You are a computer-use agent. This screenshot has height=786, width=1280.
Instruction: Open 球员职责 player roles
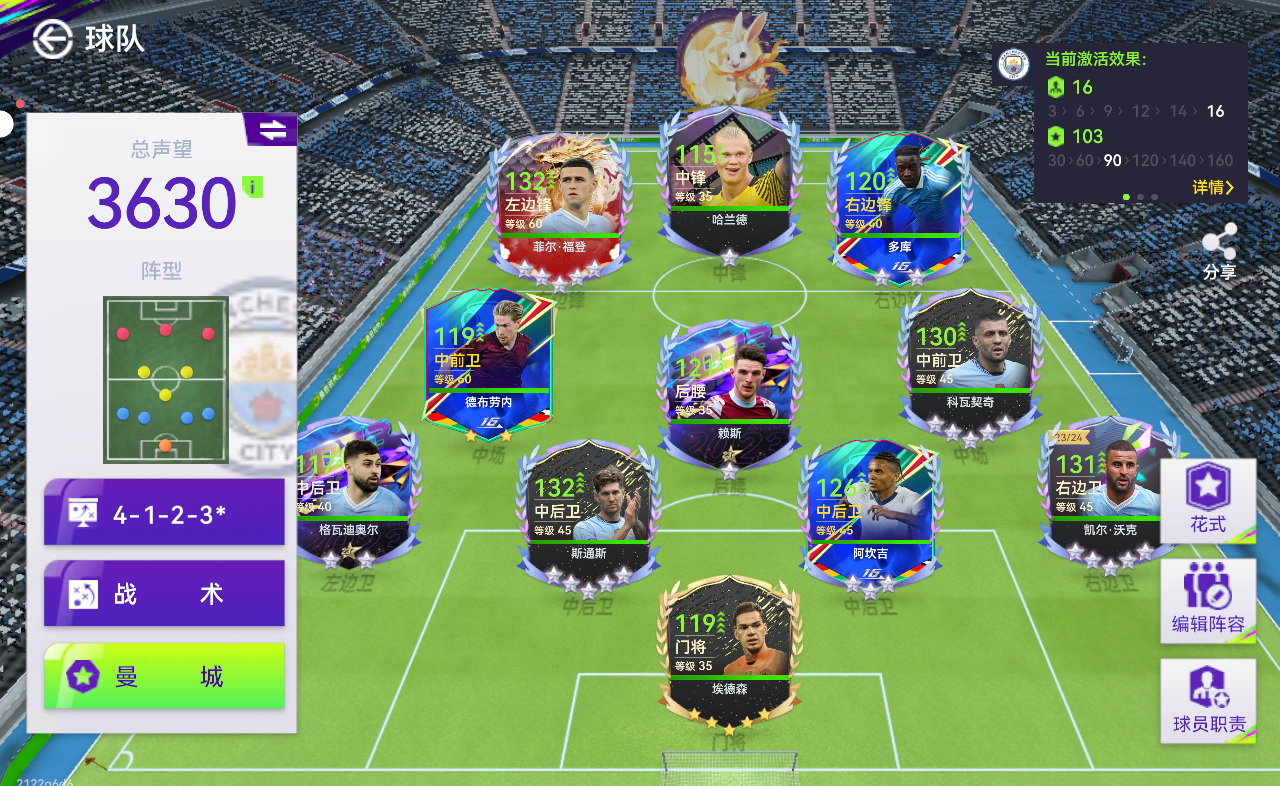coord(1207,700)
